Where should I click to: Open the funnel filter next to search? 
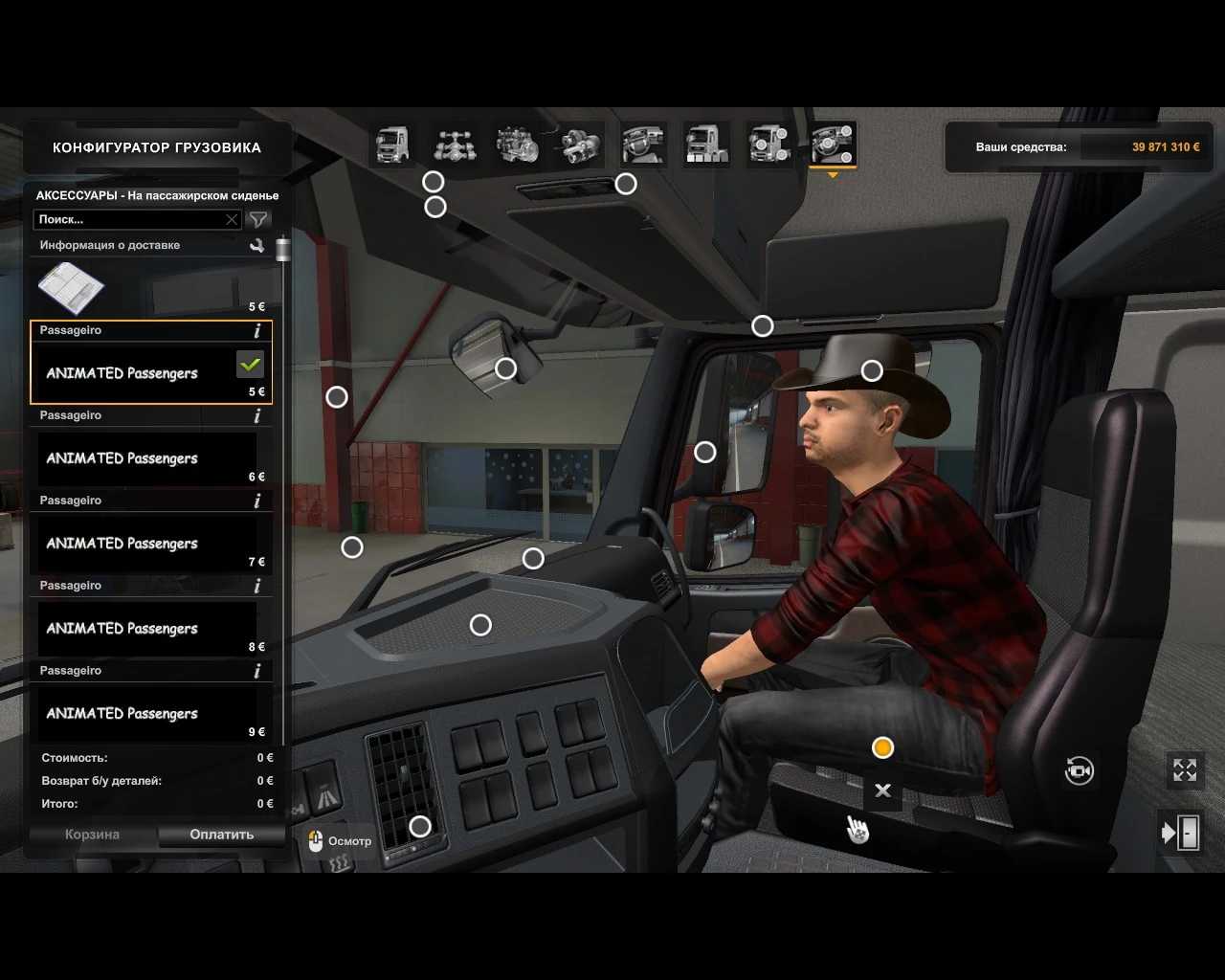257,219
